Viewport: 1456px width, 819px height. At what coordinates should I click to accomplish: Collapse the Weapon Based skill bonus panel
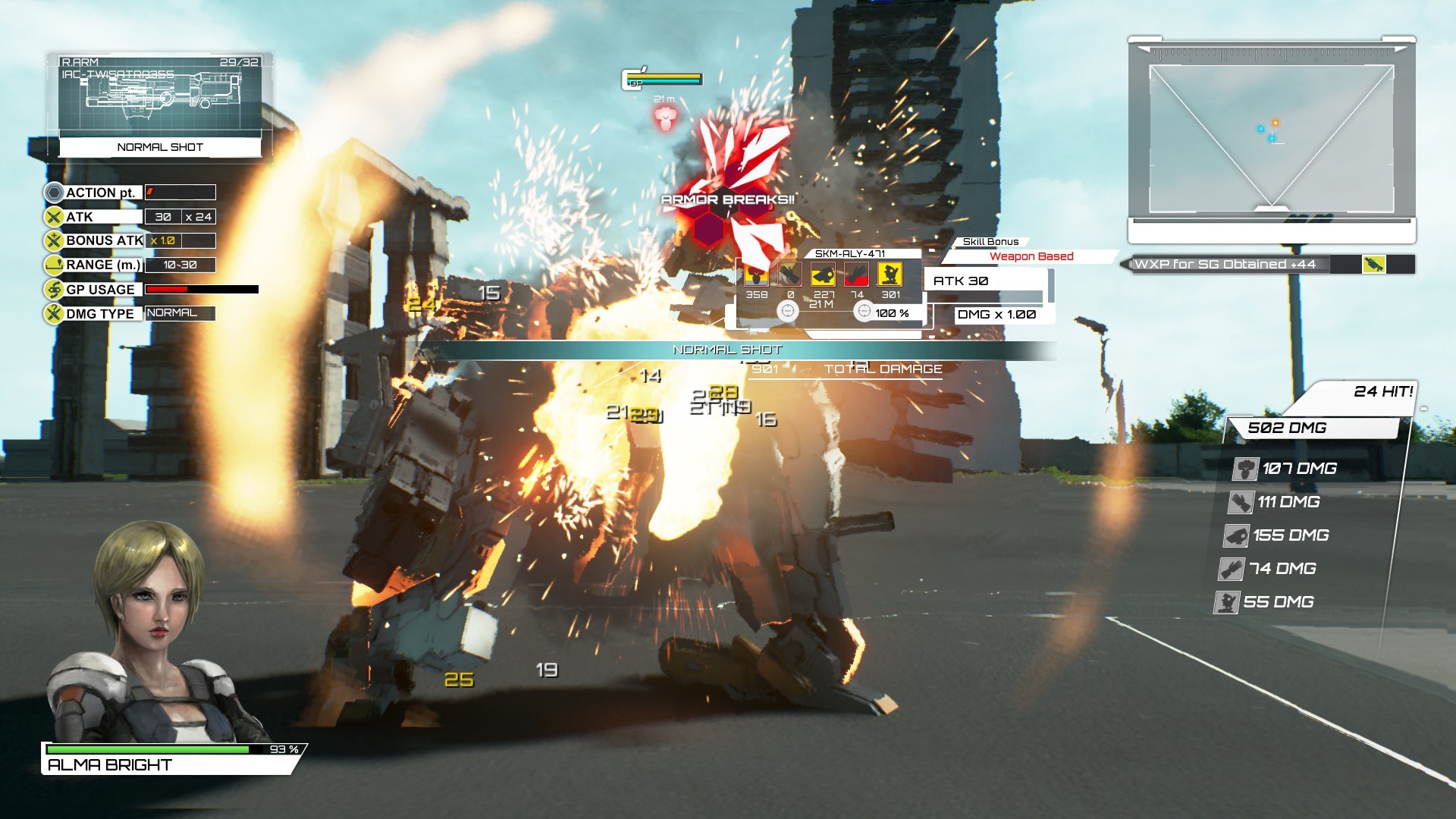(1033, 256)
